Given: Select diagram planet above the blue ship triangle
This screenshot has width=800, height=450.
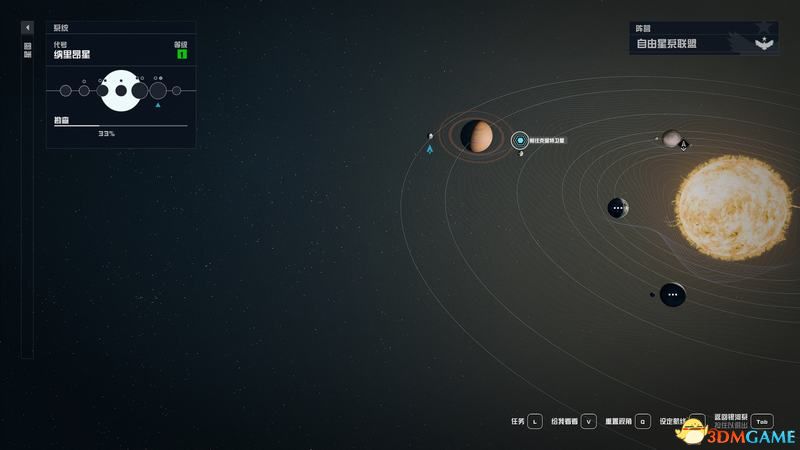Looking at the screenshot, I should (157, 91).
